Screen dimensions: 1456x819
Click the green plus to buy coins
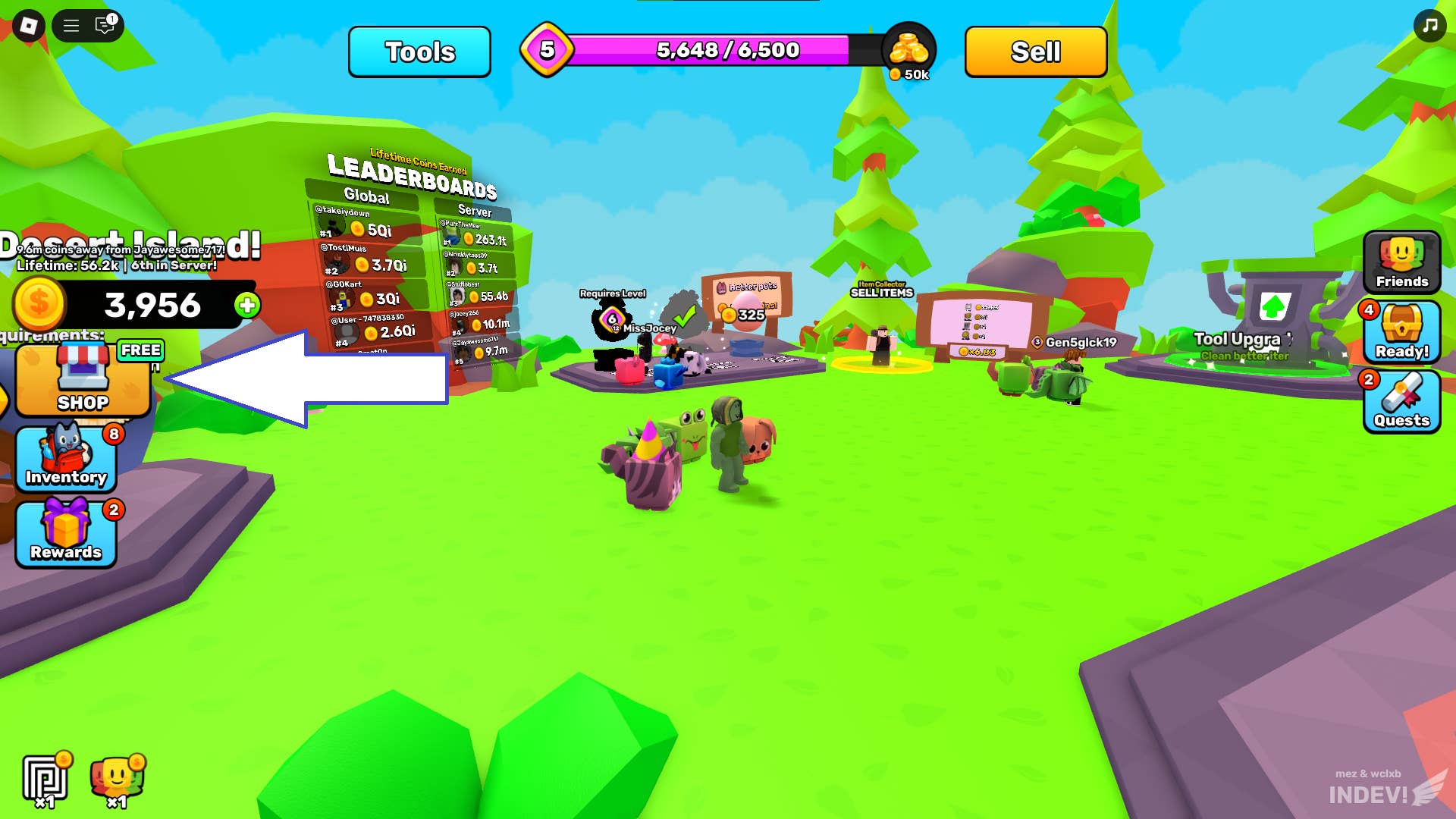[x=246, y=306]
